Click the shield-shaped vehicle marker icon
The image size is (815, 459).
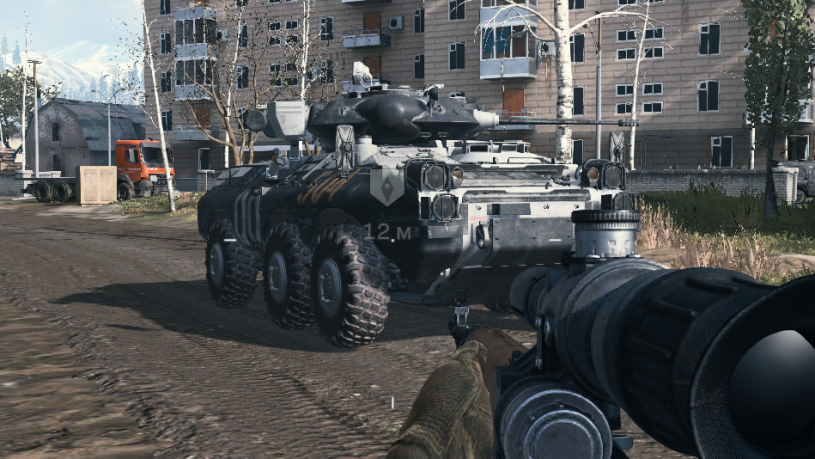[385, 185]
